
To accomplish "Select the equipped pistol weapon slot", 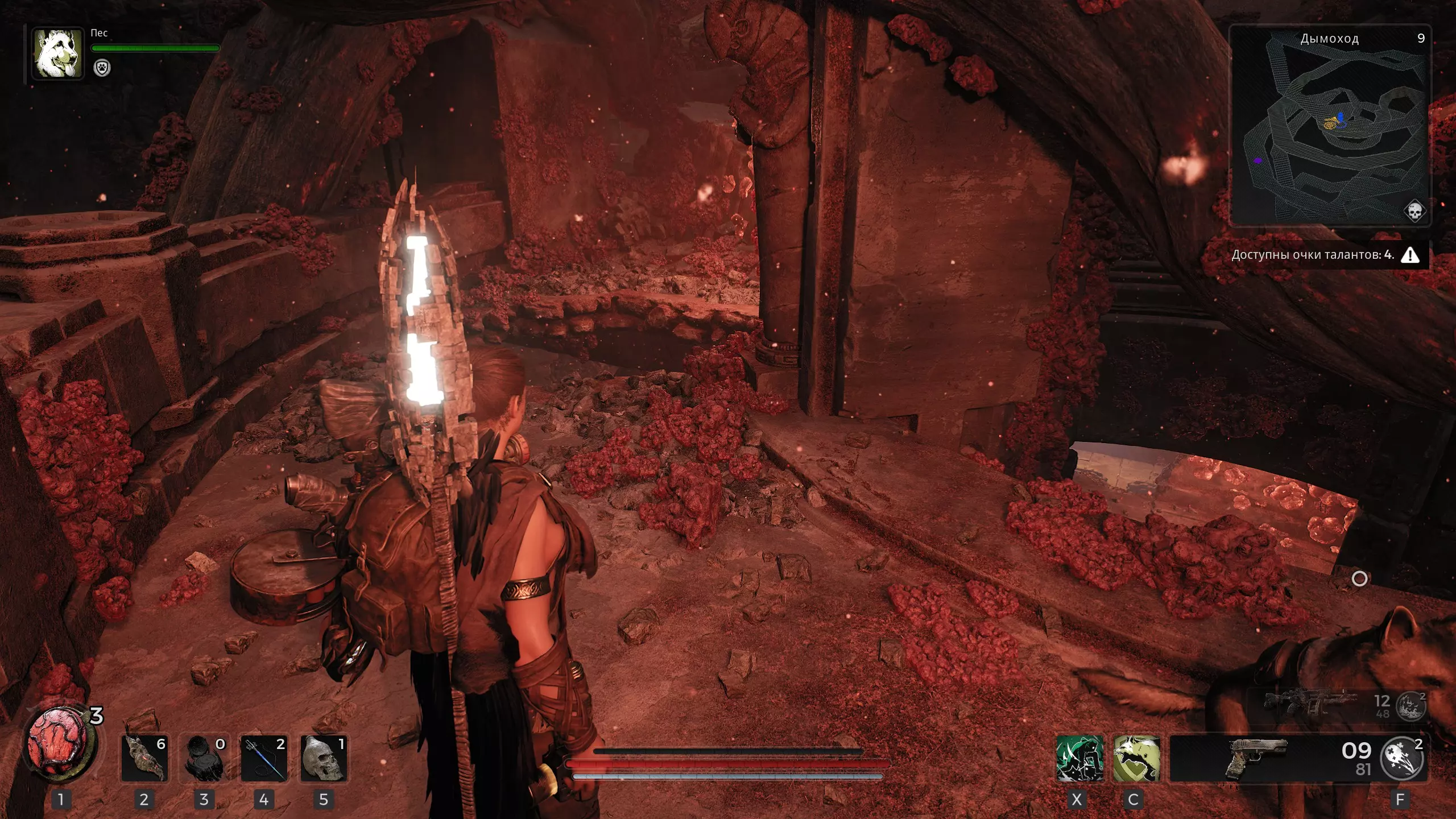I will click(x=1257, y=758).
